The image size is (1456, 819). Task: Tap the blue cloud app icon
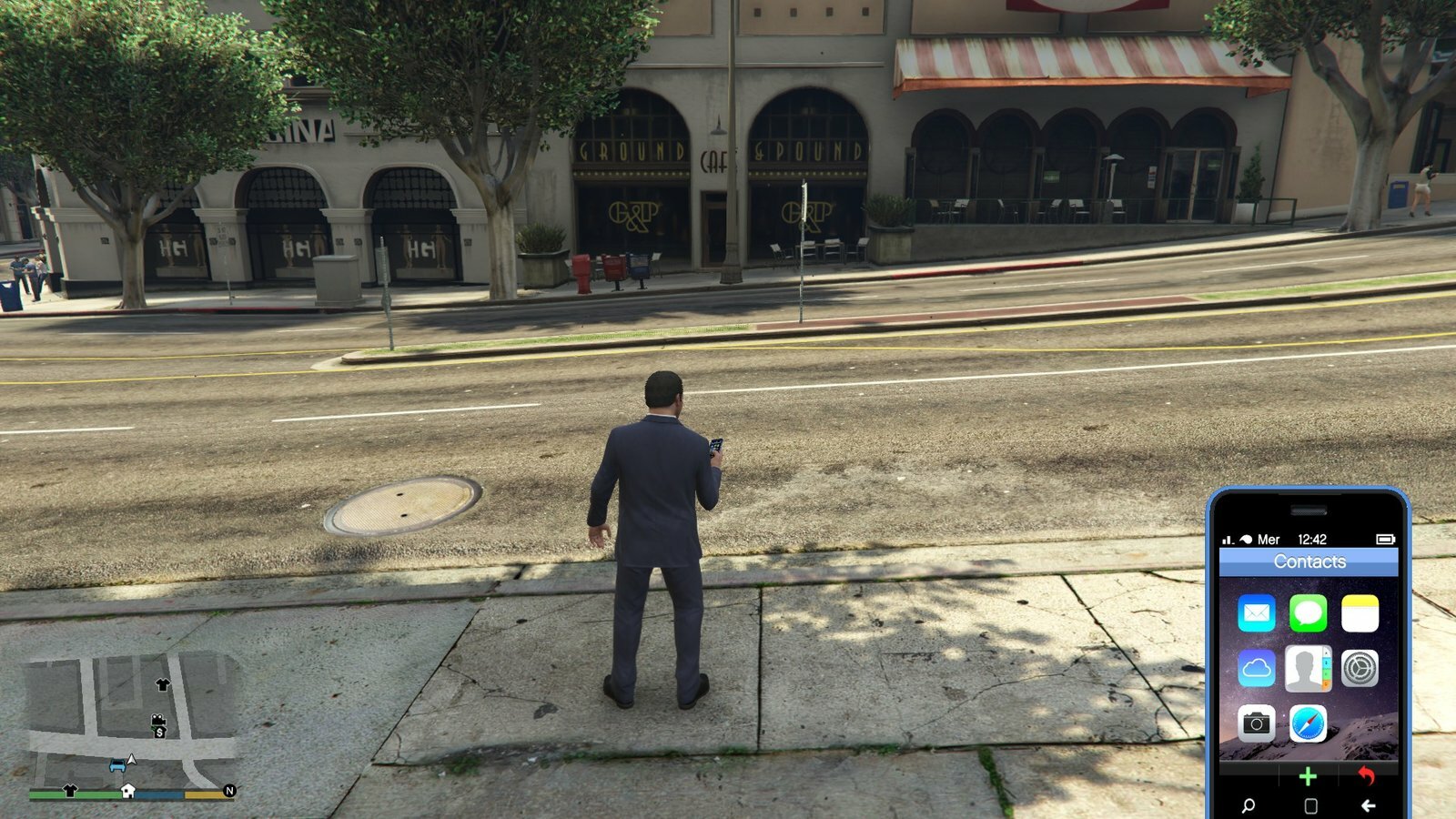point(1256,669)
